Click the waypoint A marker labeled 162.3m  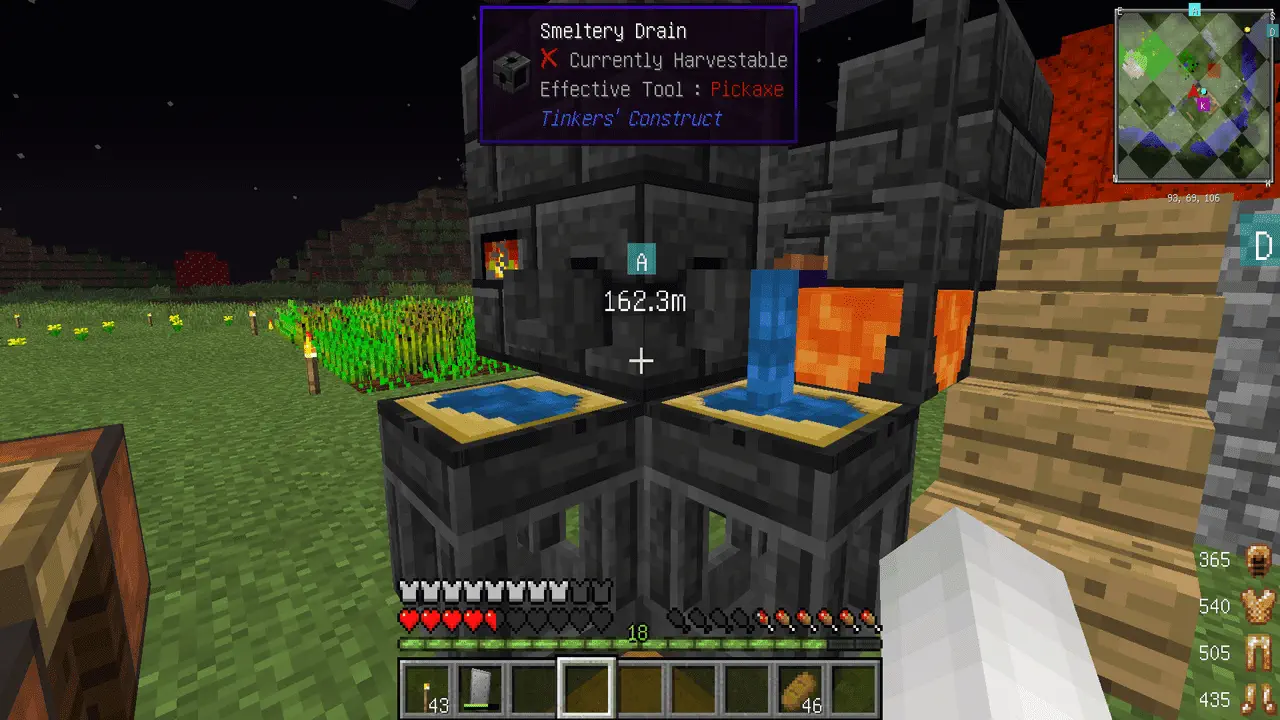[642, 262]
